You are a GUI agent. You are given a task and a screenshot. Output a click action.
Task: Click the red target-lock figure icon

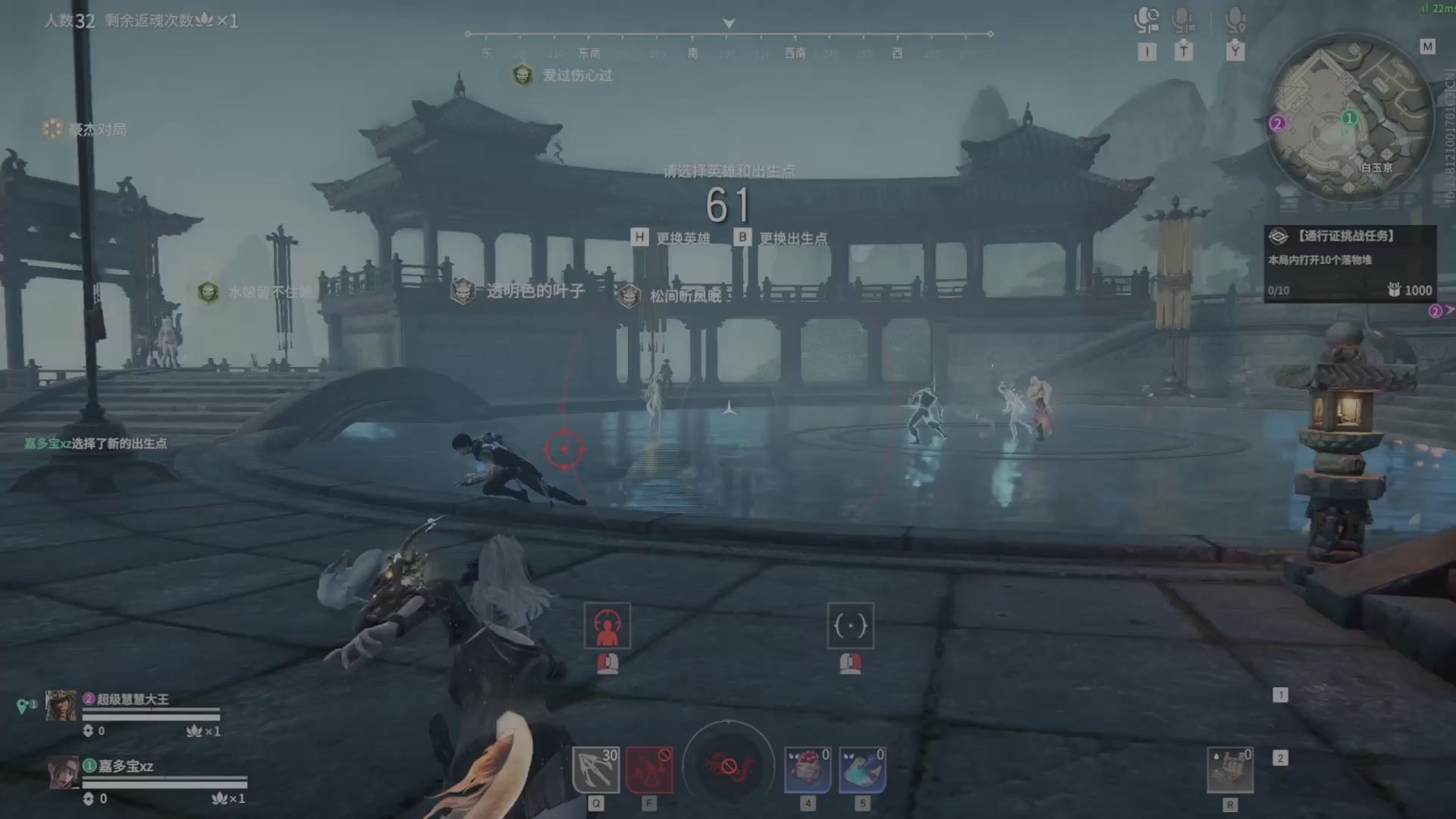[607, 626]
